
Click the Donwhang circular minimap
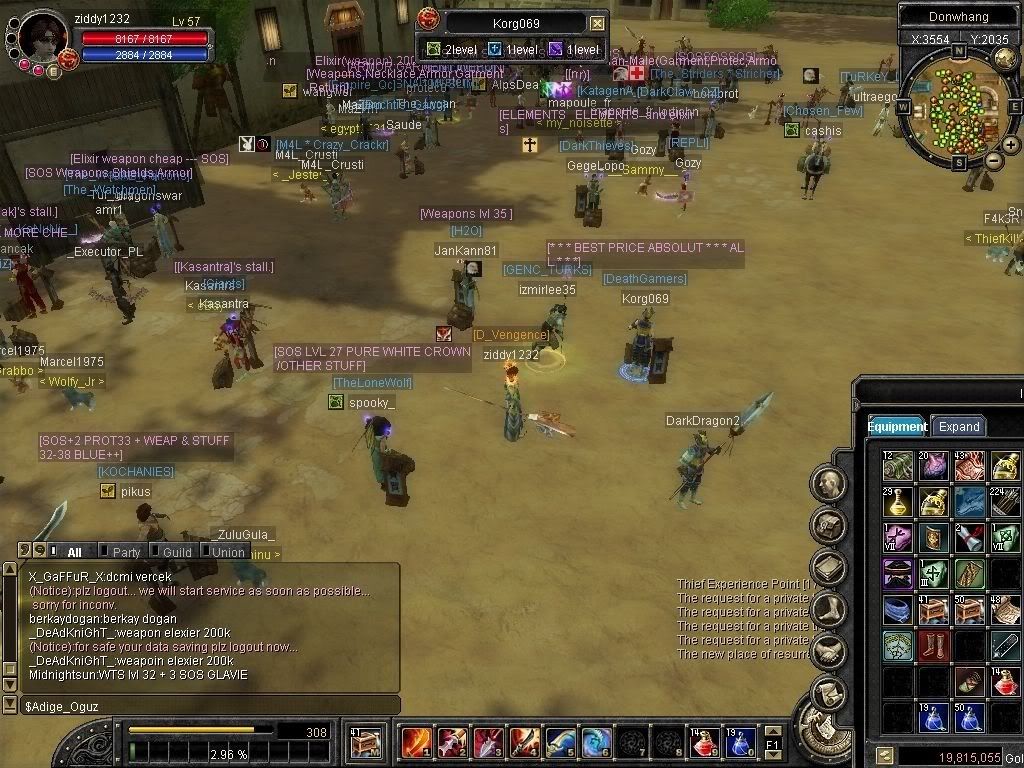click(953, 105)
